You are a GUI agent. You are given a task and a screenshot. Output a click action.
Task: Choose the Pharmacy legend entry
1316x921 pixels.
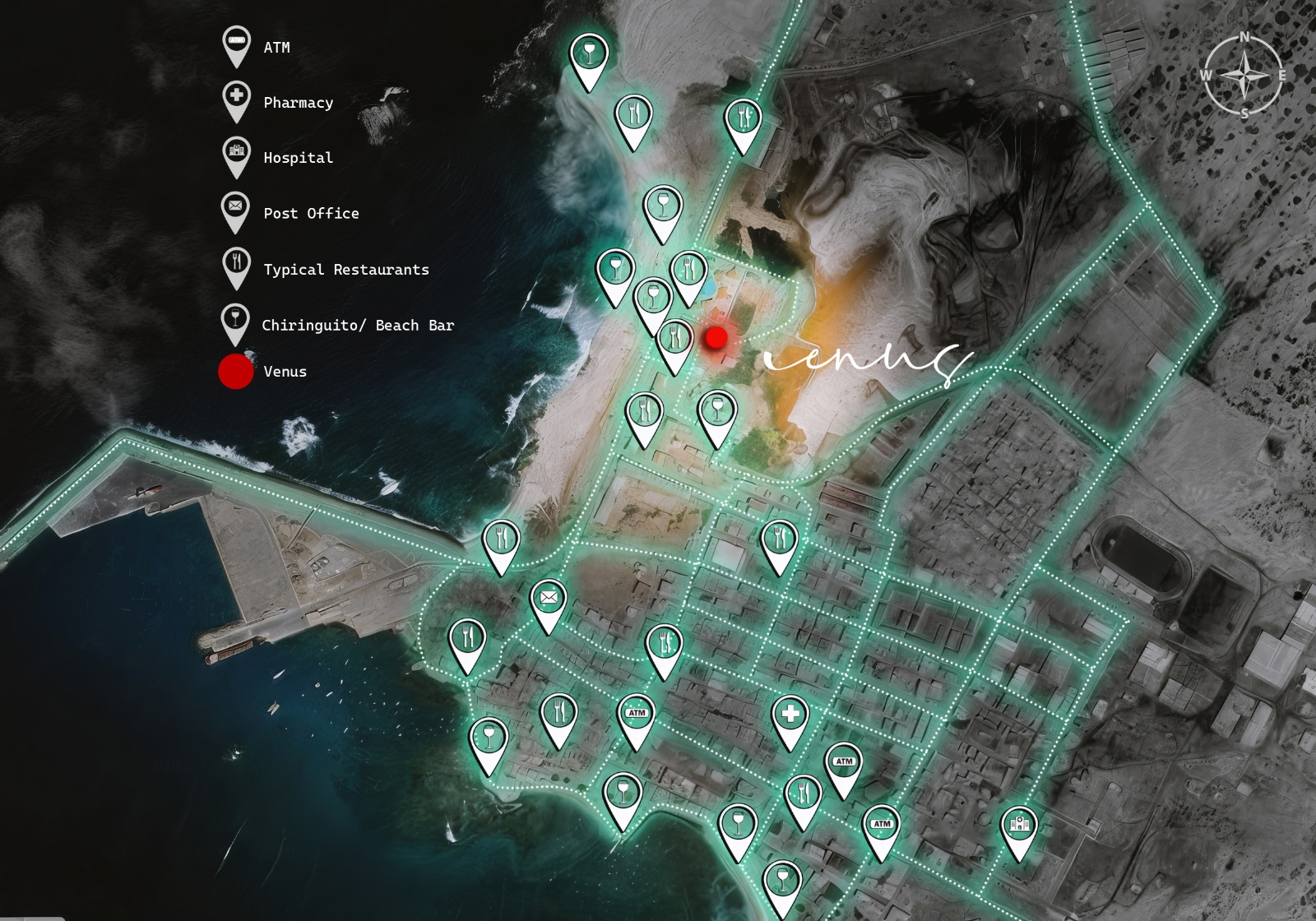click(298, 103)
